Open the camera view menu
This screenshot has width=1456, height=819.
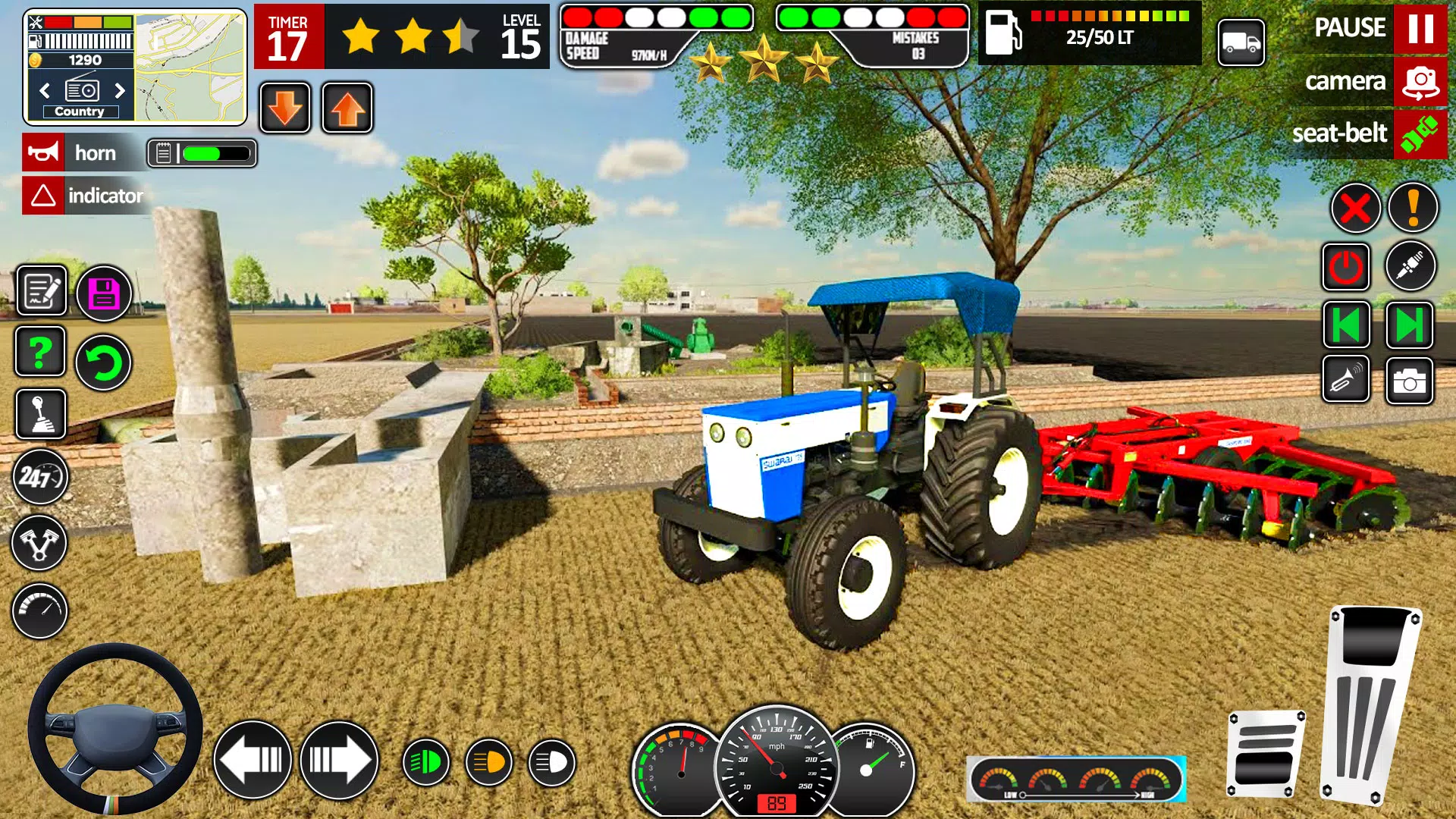[x=1419, y=81]
